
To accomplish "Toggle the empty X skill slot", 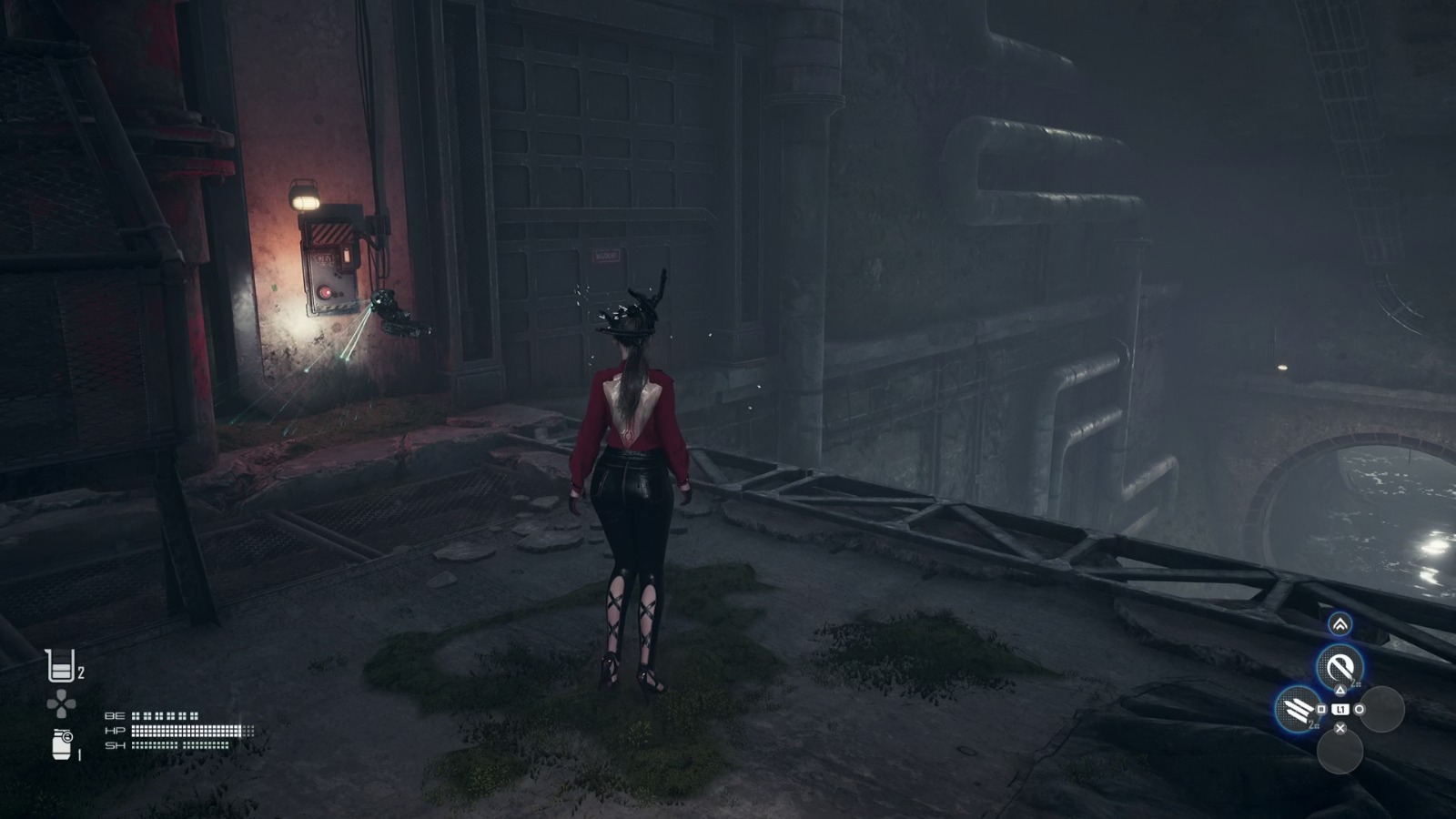I will pyautogui.click(x=1342, y=752).
